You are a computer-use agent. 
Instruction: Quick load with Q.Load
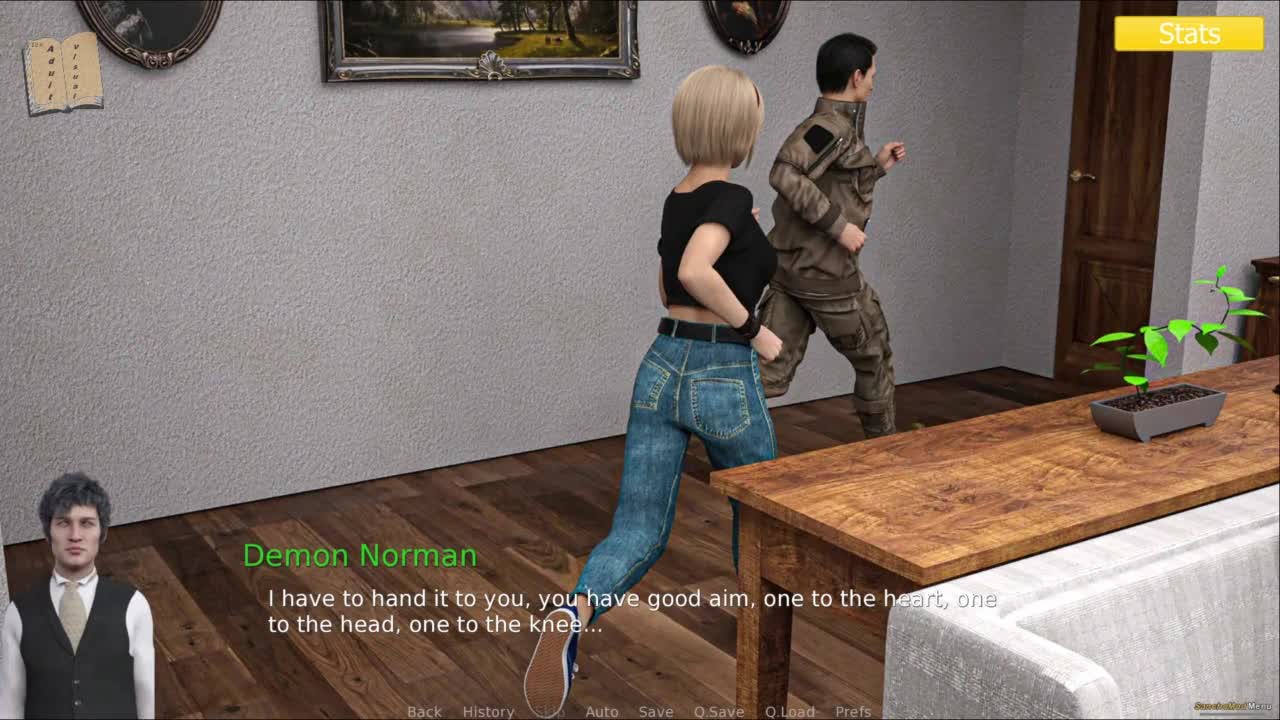tap(789, 711)
